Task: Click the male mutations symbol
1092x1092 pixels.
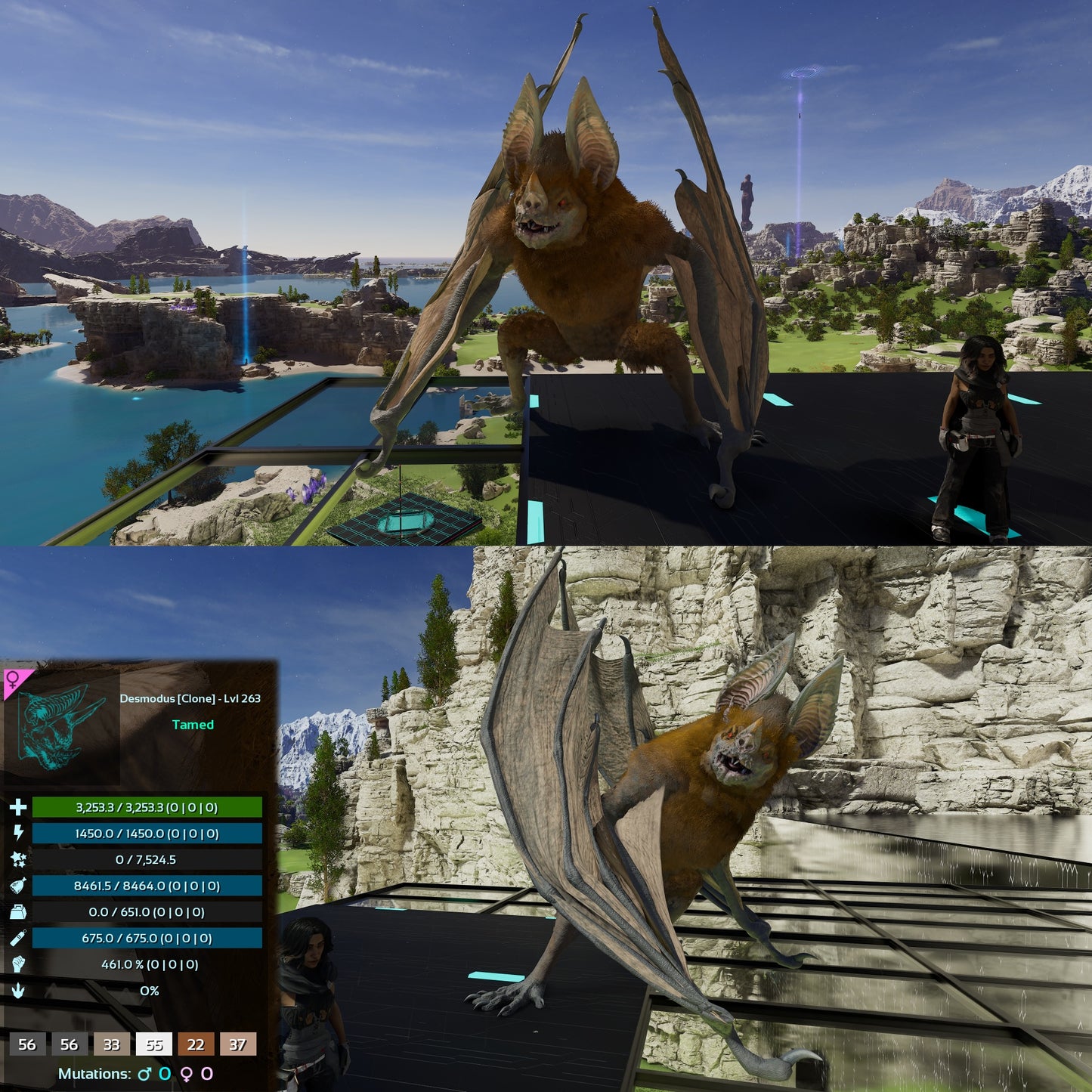Action: click(144, 1072)
